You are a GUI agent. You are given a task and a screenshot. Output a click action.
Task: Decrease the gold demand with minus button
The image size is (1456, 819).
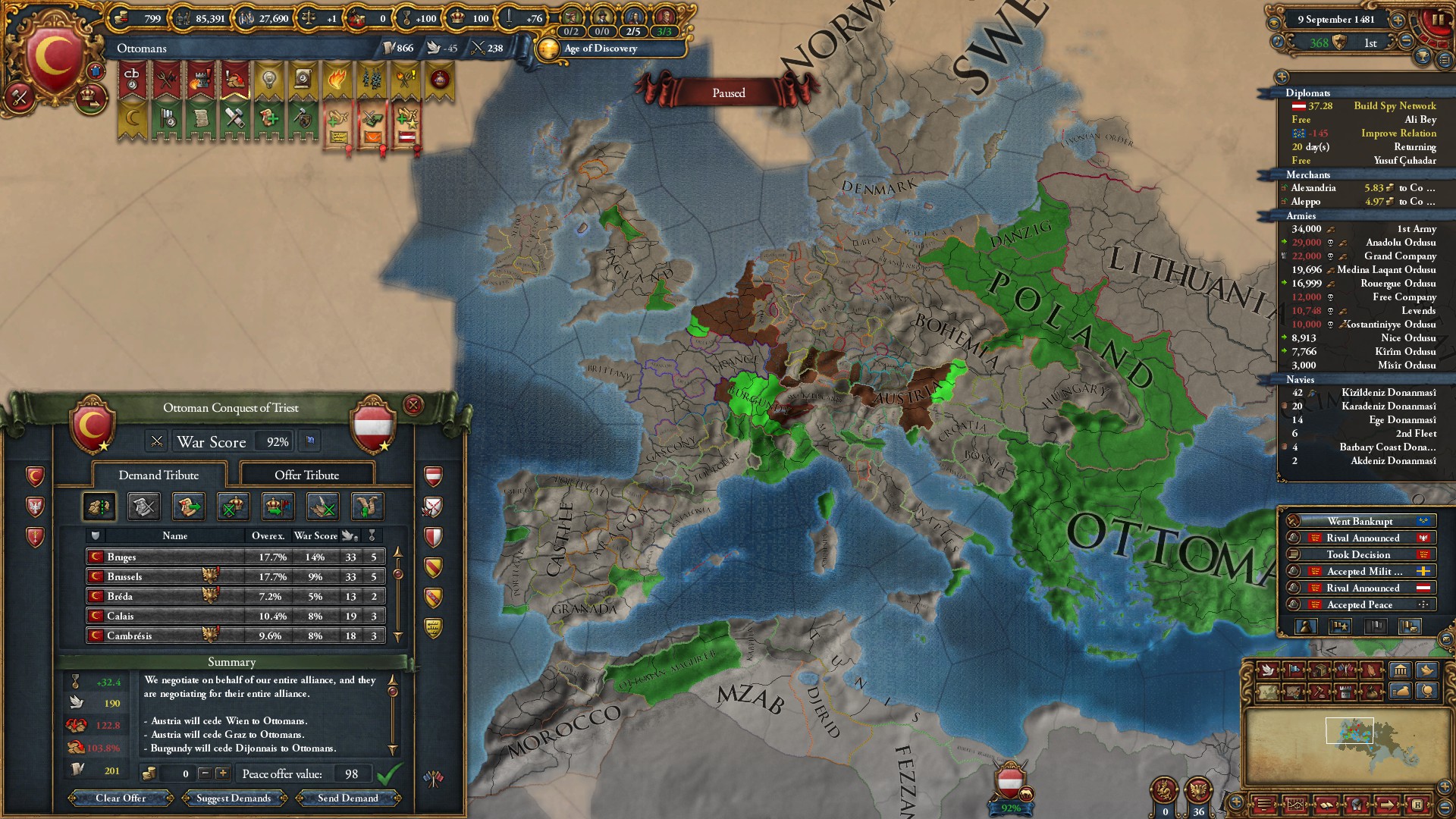coord(205,773)
